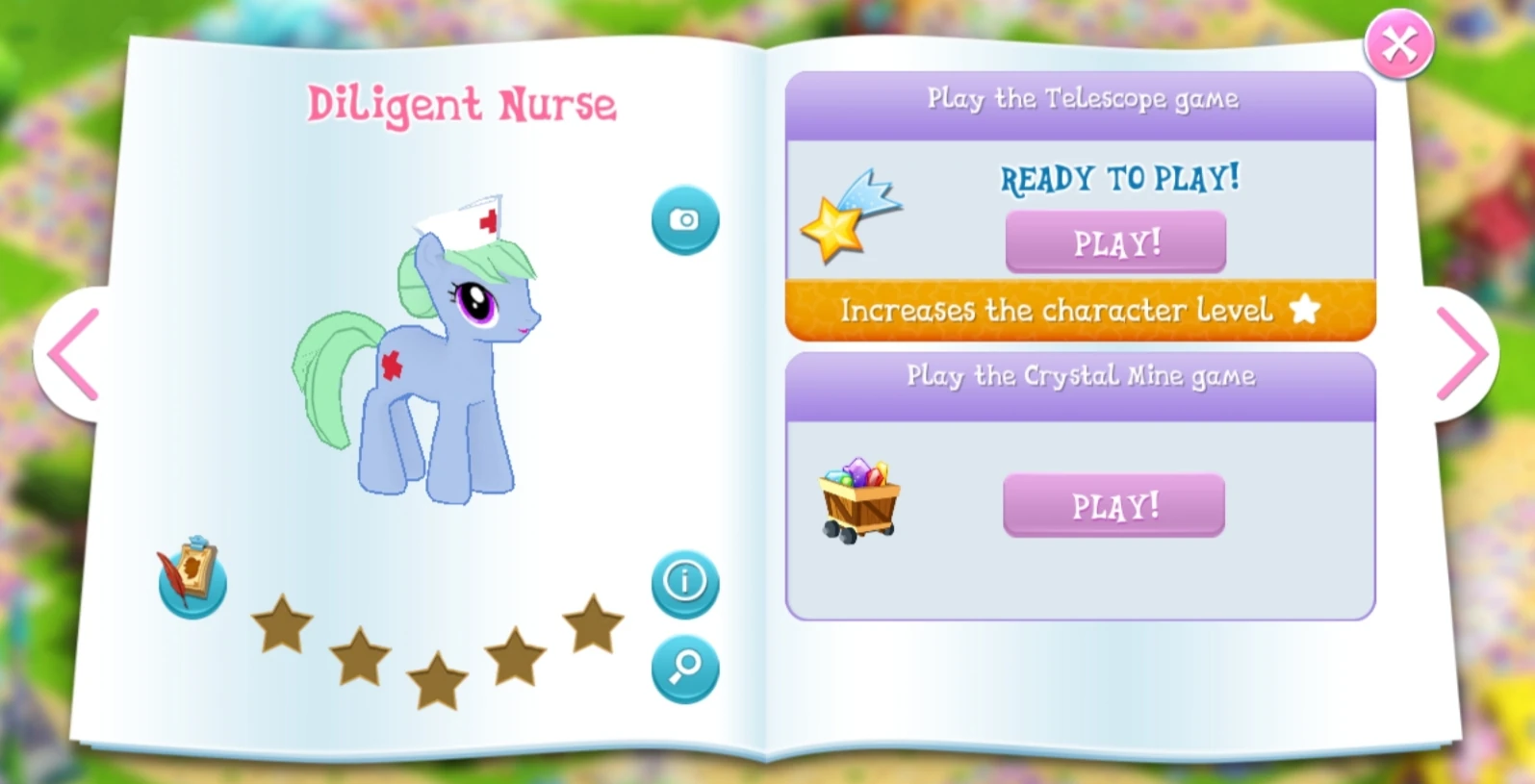This screenshot has width=1535, height=784.
Task: Click the camera icon to take a photo
Action: (684, 219)
